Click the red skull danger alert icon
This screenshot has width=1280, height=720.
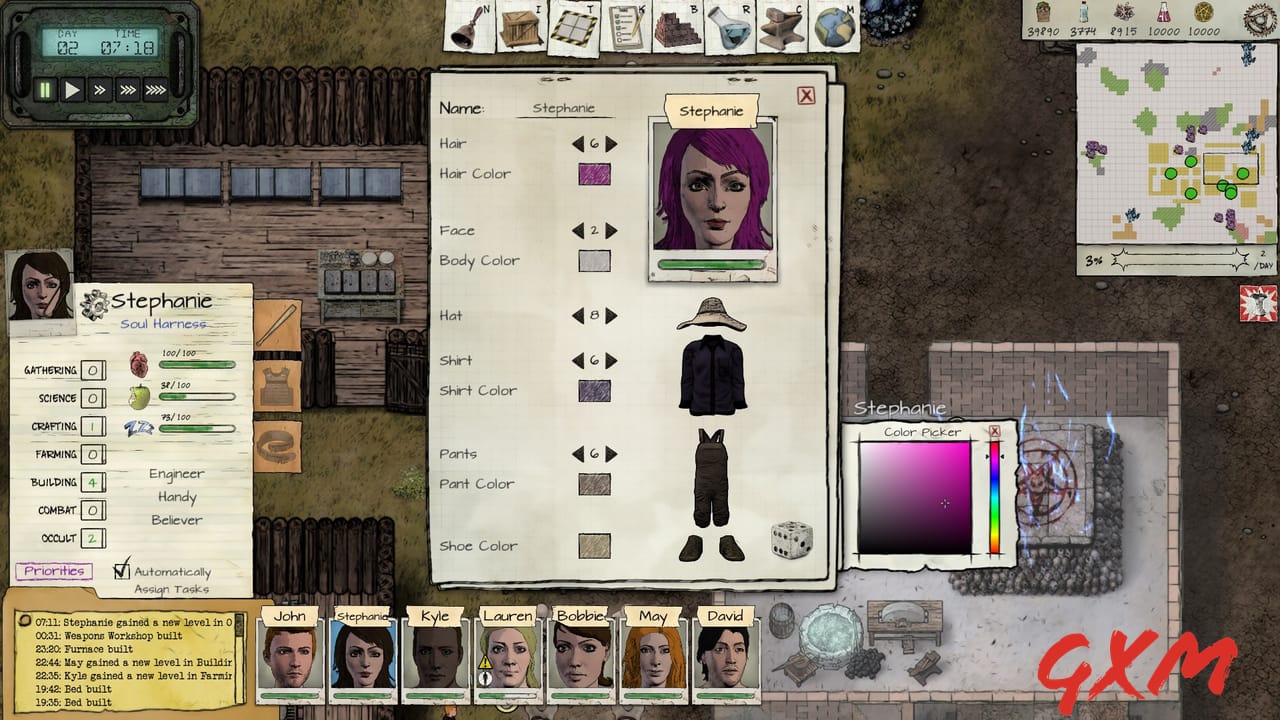pyautogui.click(x=1258, y=302)
